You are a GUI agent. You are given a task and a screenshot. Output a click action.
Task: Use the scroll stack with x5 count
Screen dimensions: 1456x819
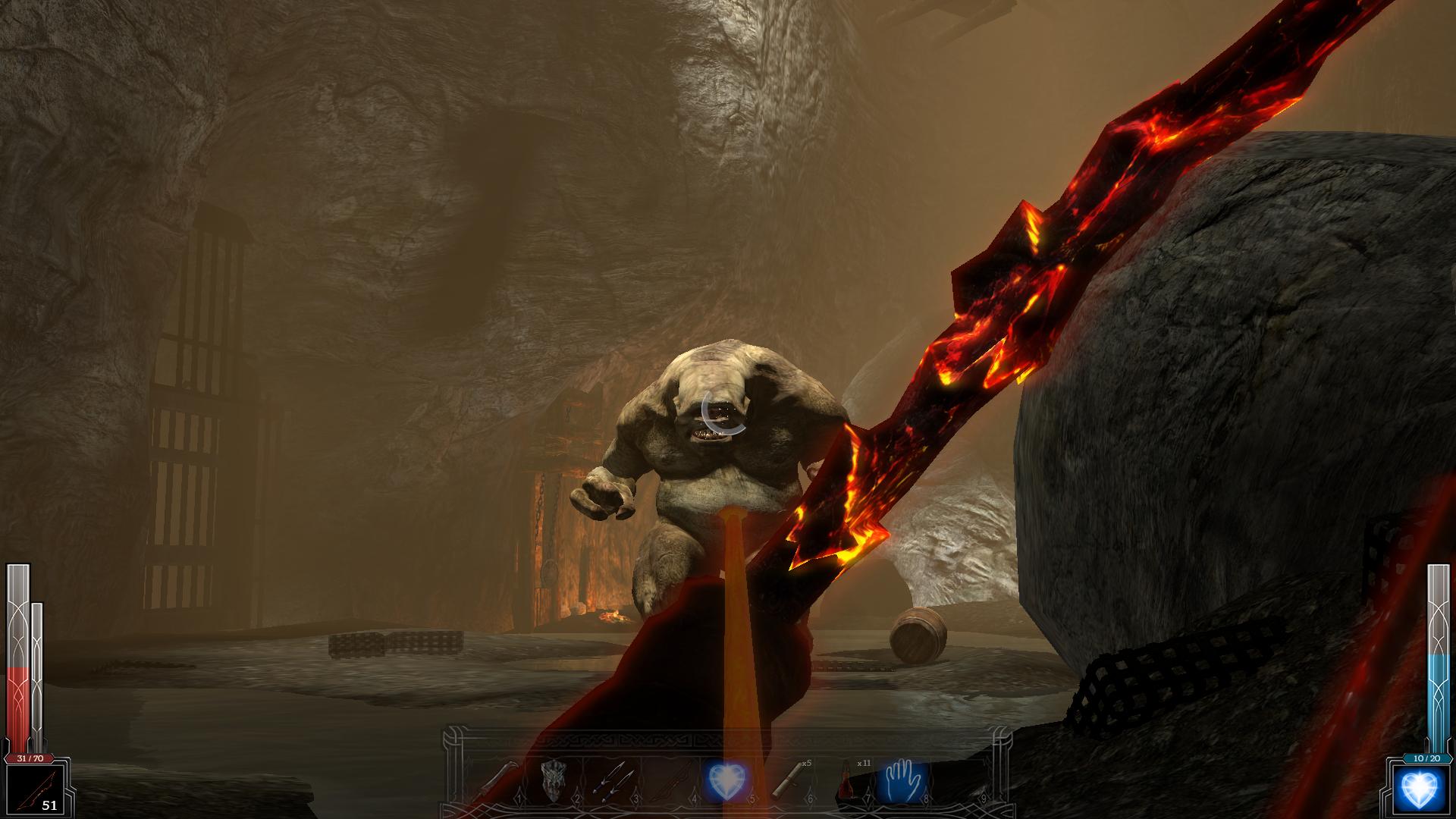(785, 779)
